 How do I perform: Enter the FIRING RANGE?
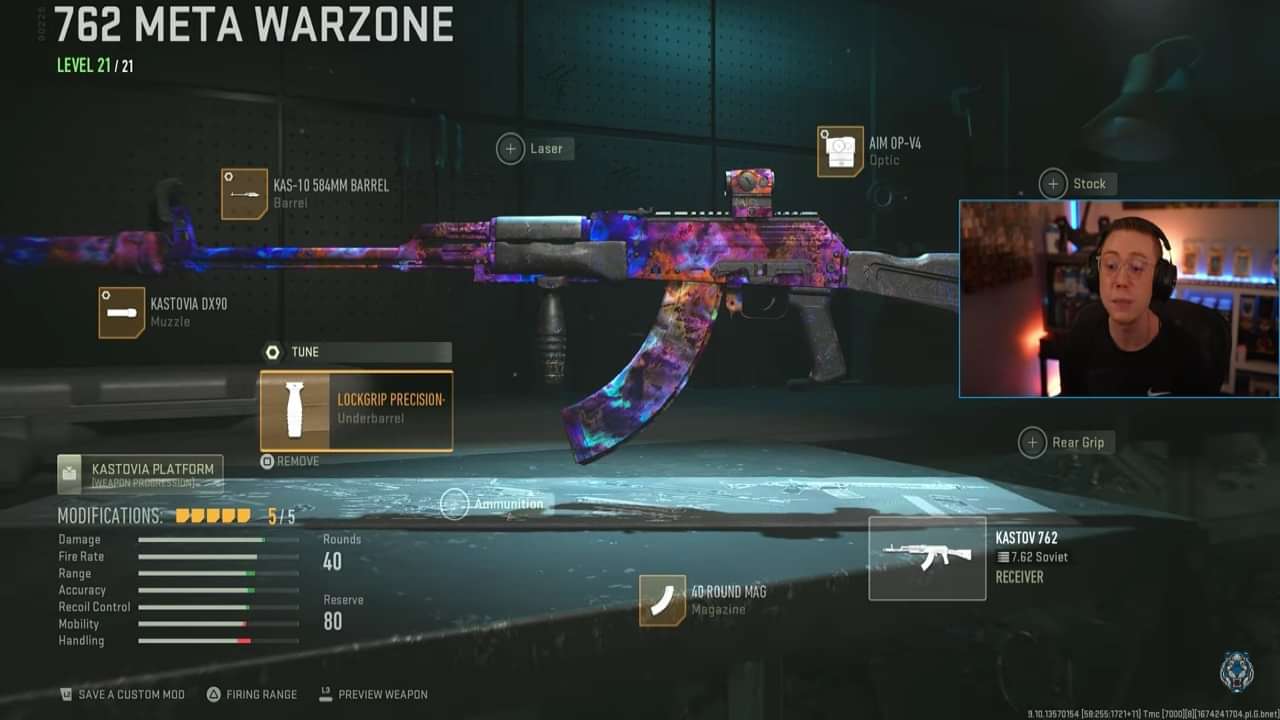(251, 694)
